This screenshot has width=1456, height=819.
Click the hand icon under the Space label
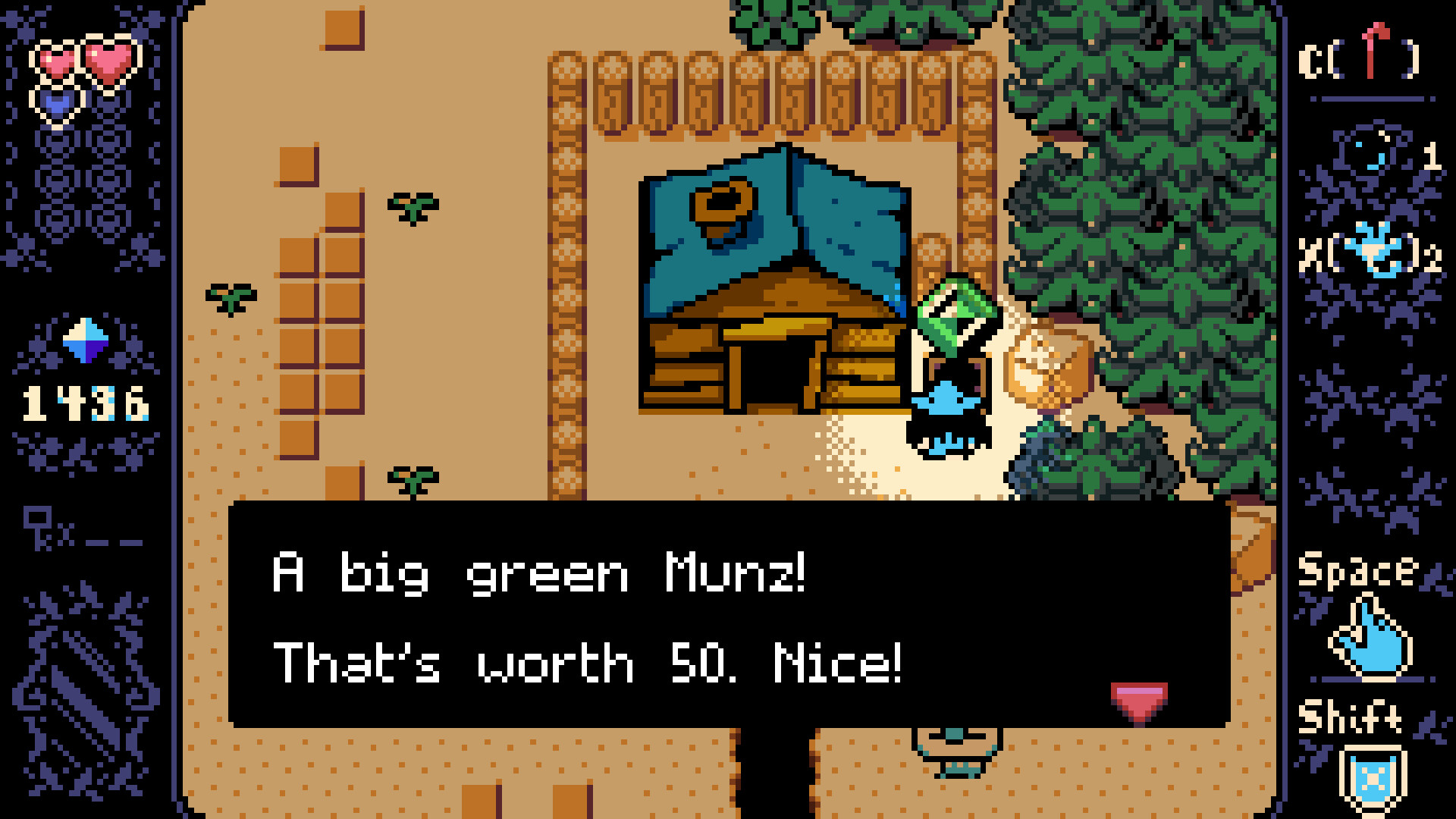(1369, 637)
